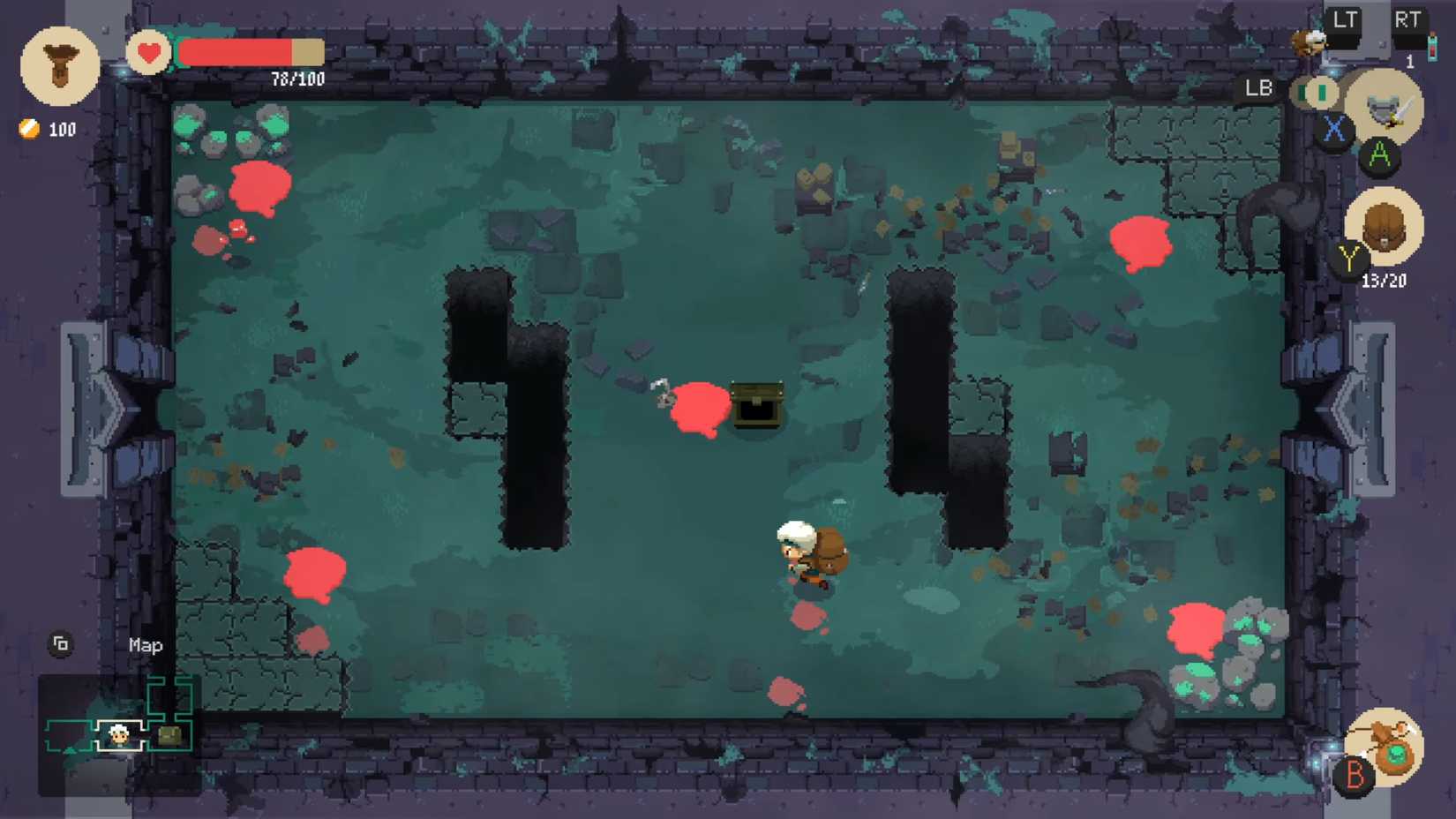
Task: Open the sword and shield equipment slot
Action: click(1384, 106)
